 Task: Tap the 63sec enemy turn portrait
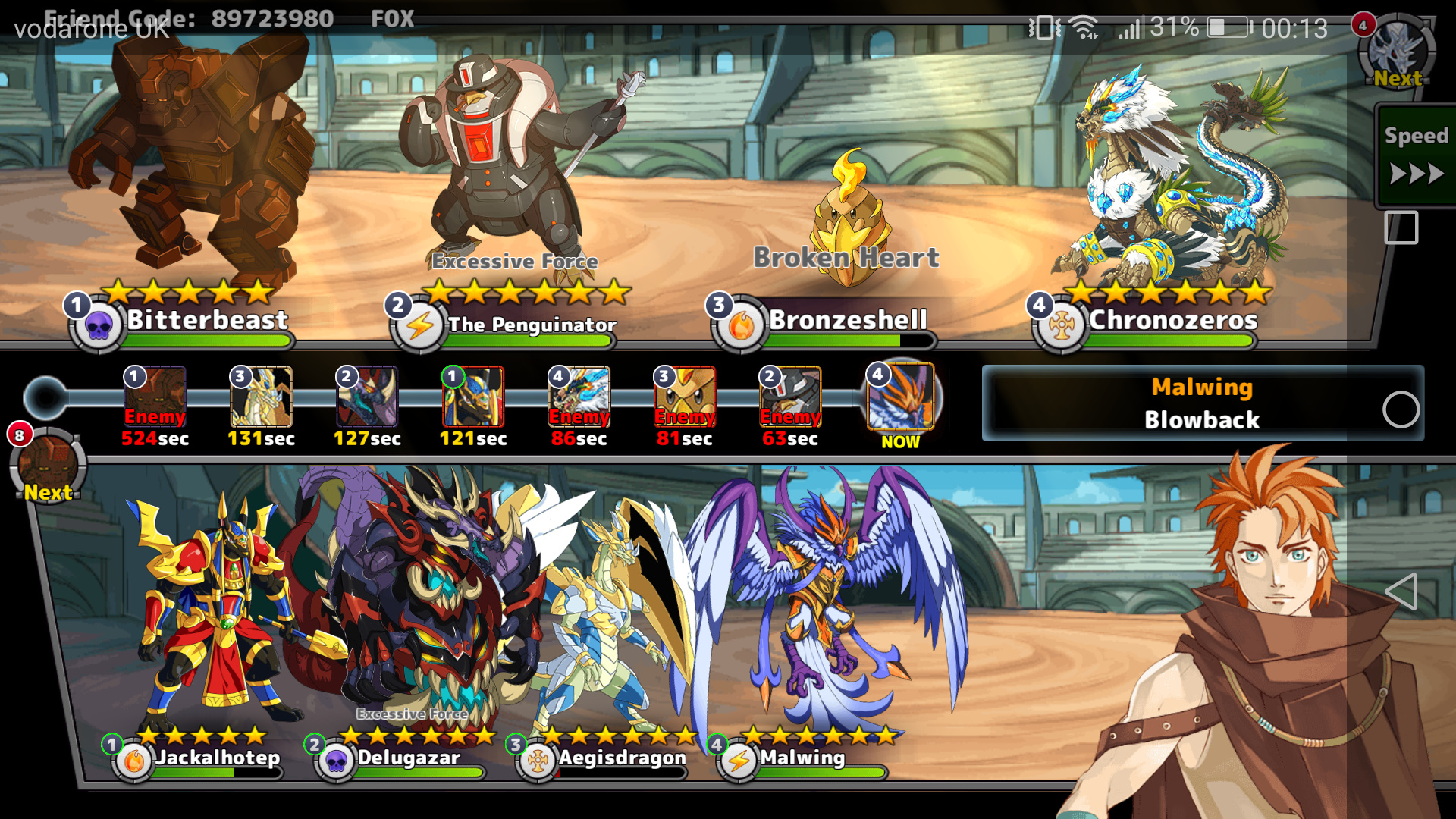tap(790, 397)
